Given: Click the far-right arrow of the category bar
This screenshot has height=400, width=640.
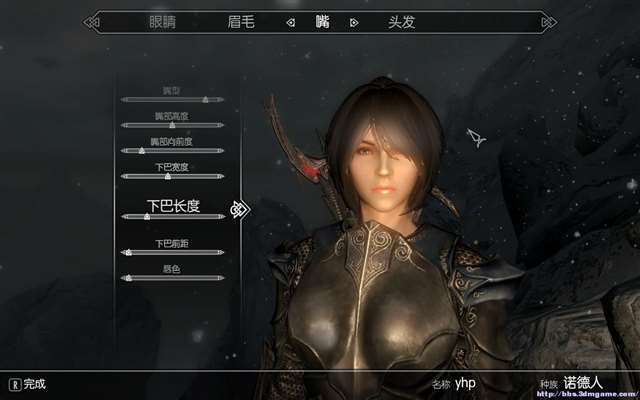Looking at the screenshot, I should point(548,21).
